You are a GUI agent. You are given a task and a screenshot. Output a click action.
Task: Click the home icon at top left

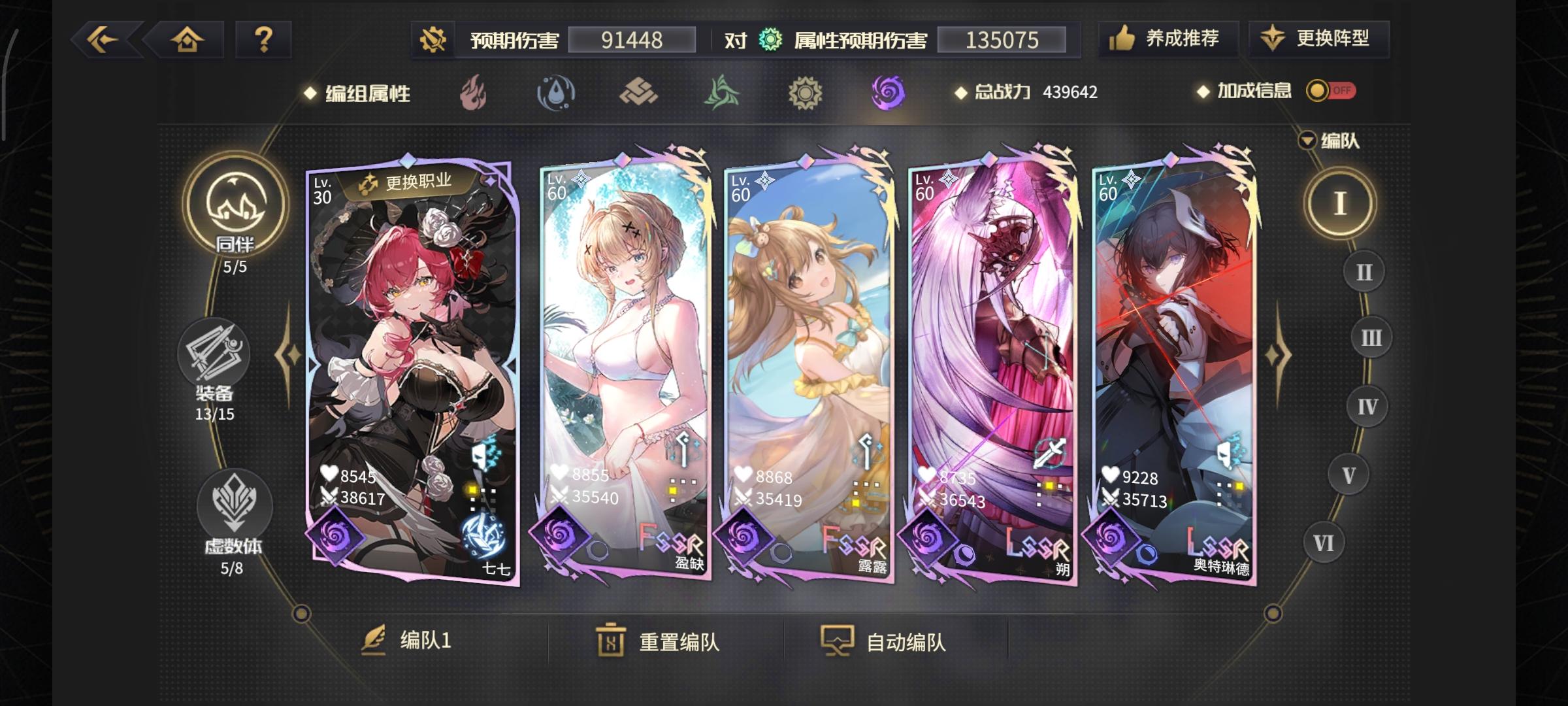(x=187, y=41)
